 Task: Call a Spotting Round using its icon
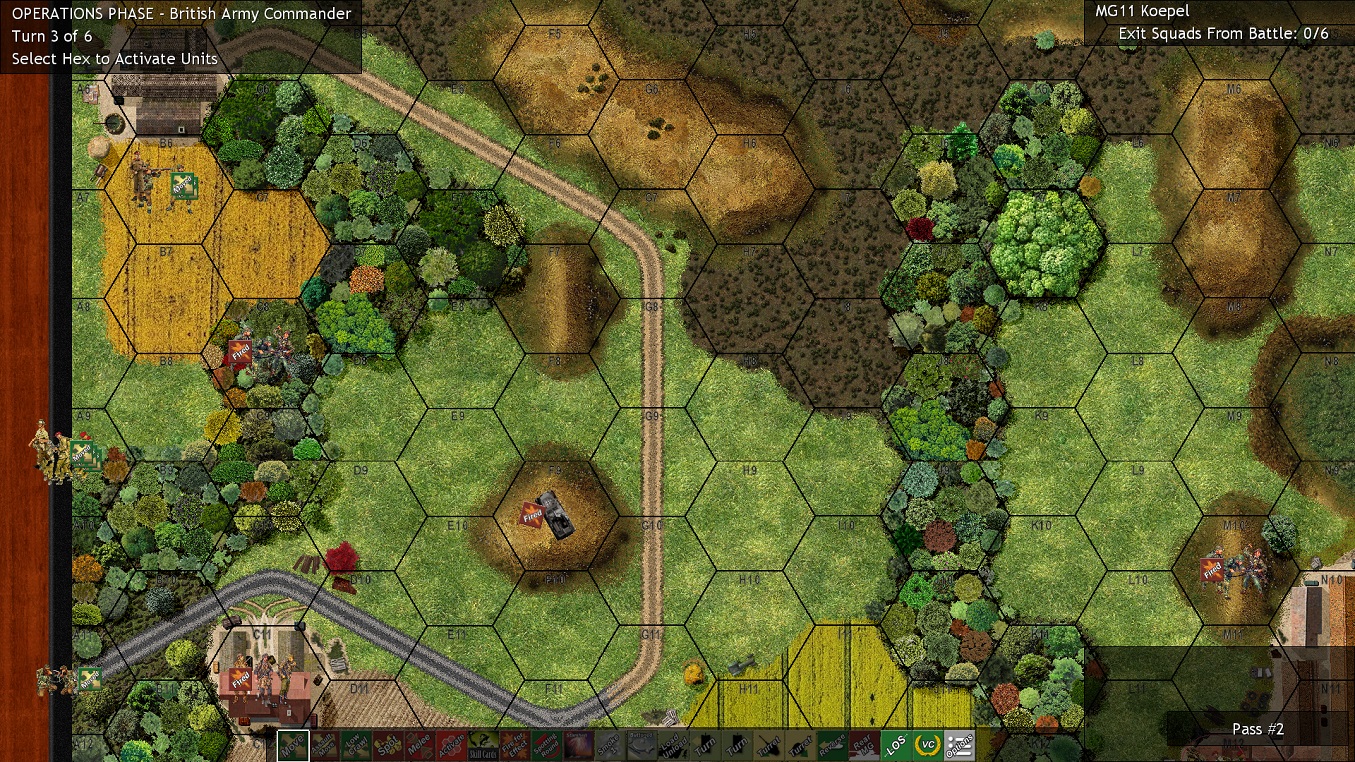point(546,745)
